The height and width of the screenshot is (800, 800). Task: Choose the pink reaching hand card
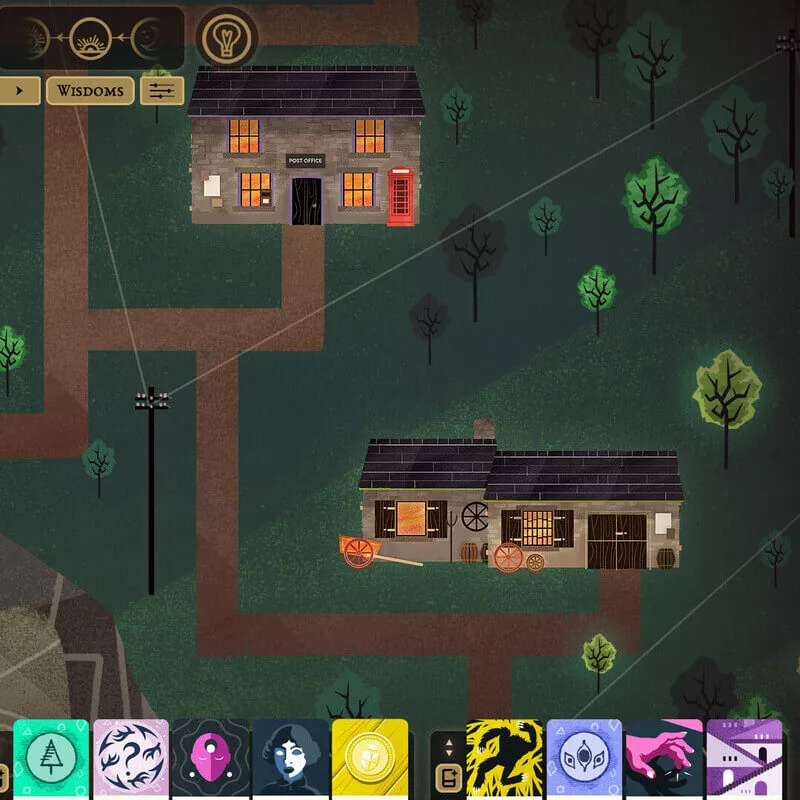point(664,758)
